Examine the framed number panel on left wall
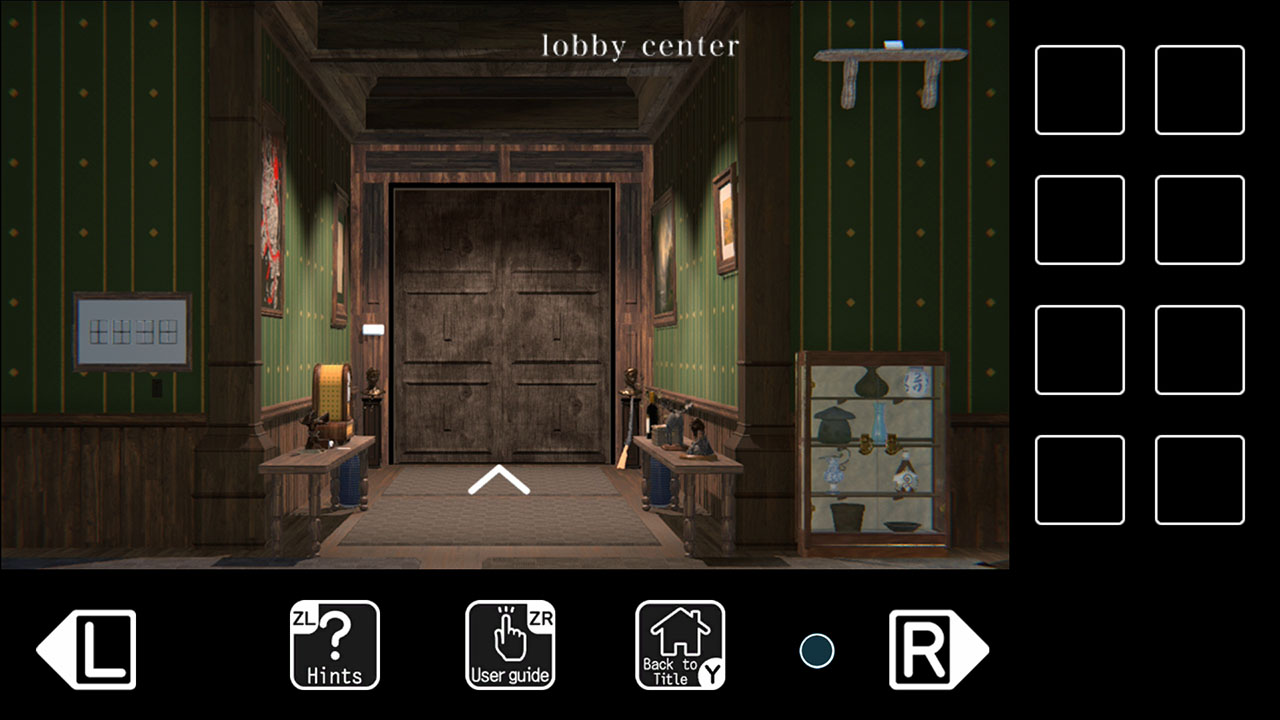Viewport: 1280px width, 720px height. click(x=130, y=327)
